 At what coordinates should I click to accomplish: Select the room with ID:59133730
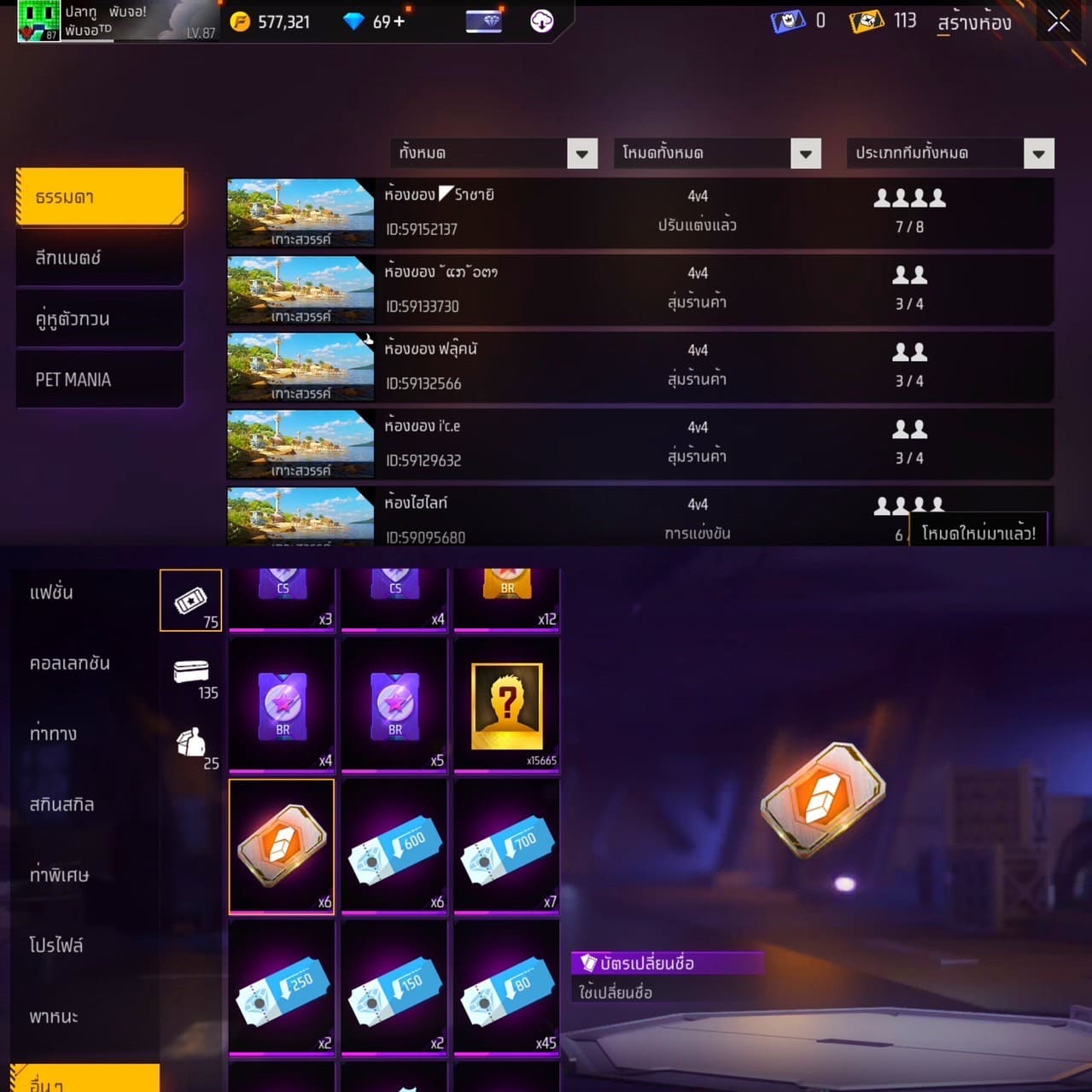[639, 289]
